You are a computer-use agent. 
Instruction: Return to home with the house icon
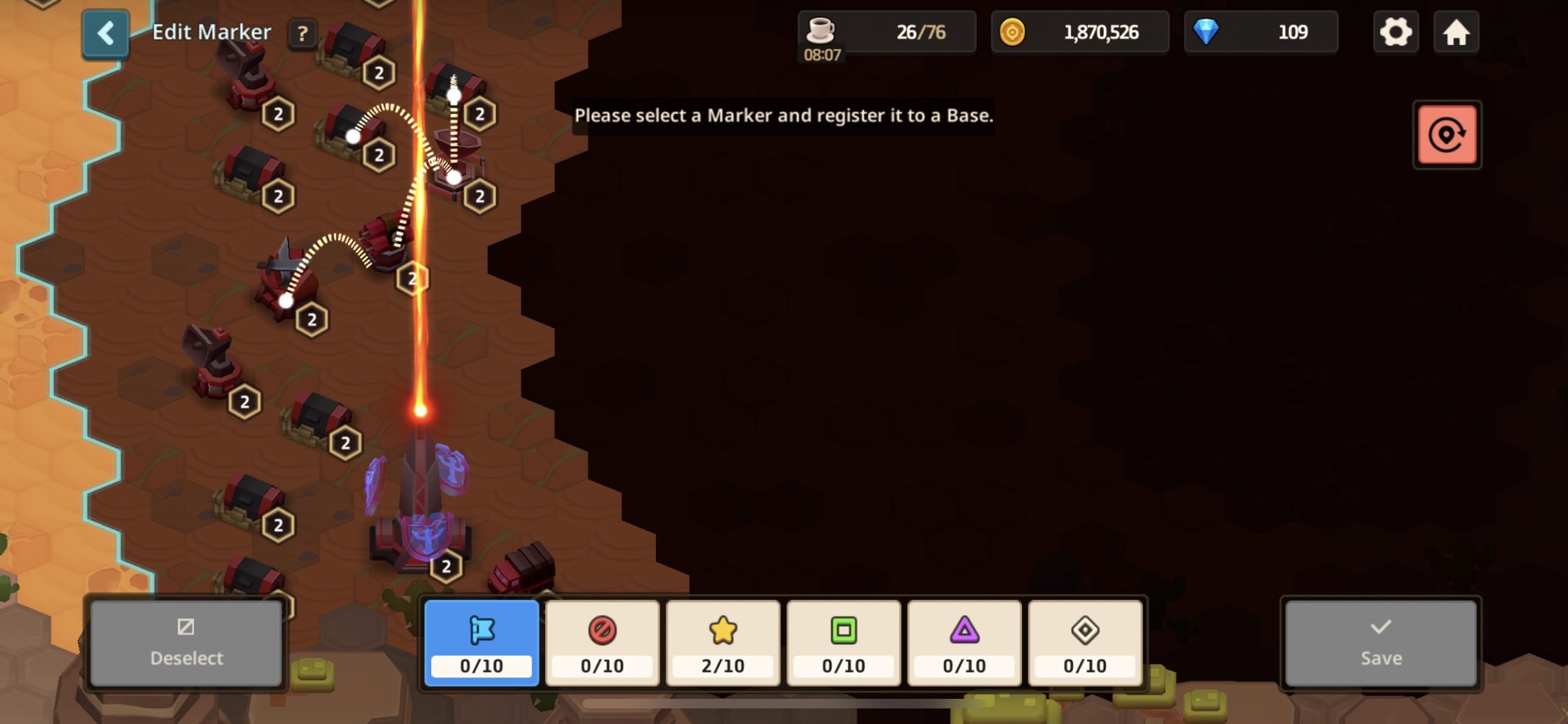click(1456, 32)
